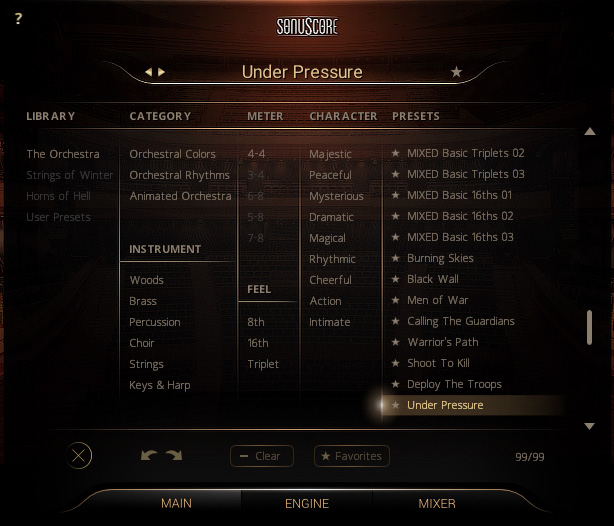This screenshot has height=526, width=614.
Task: Filter presets by Dramatic character
Action: tap(331, 217)
